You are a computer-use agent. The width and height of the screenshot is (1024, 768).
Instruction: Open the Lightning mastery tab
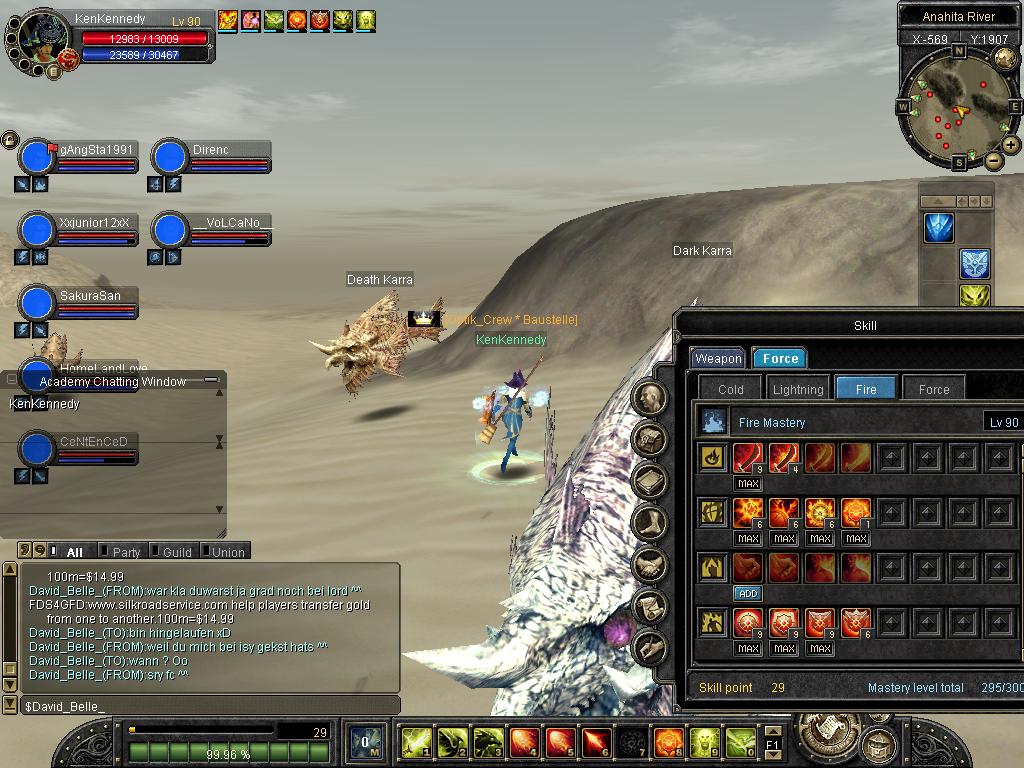798,389
